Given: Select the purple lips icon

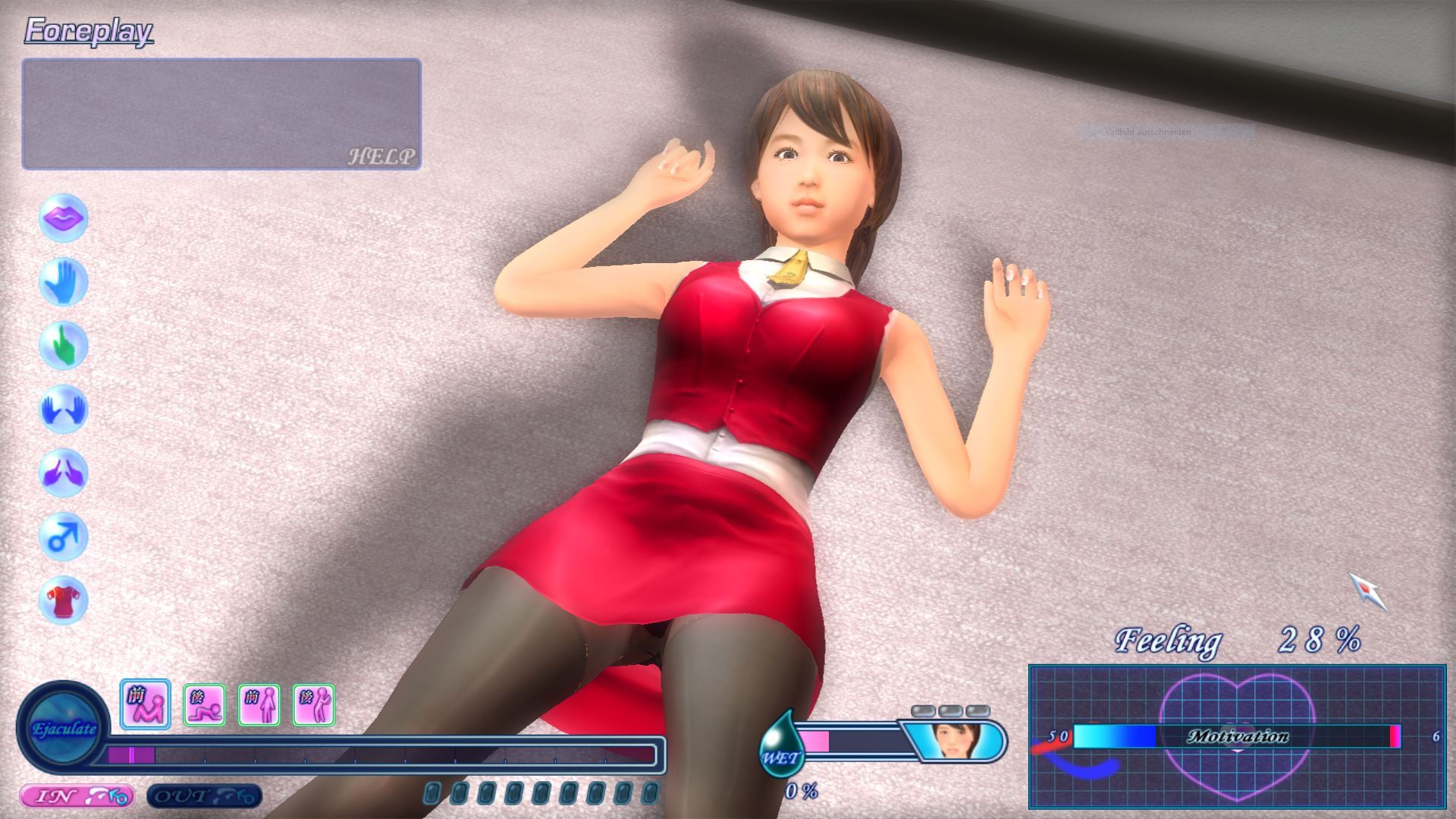Looking at the screenshot, I should point(64,218).
